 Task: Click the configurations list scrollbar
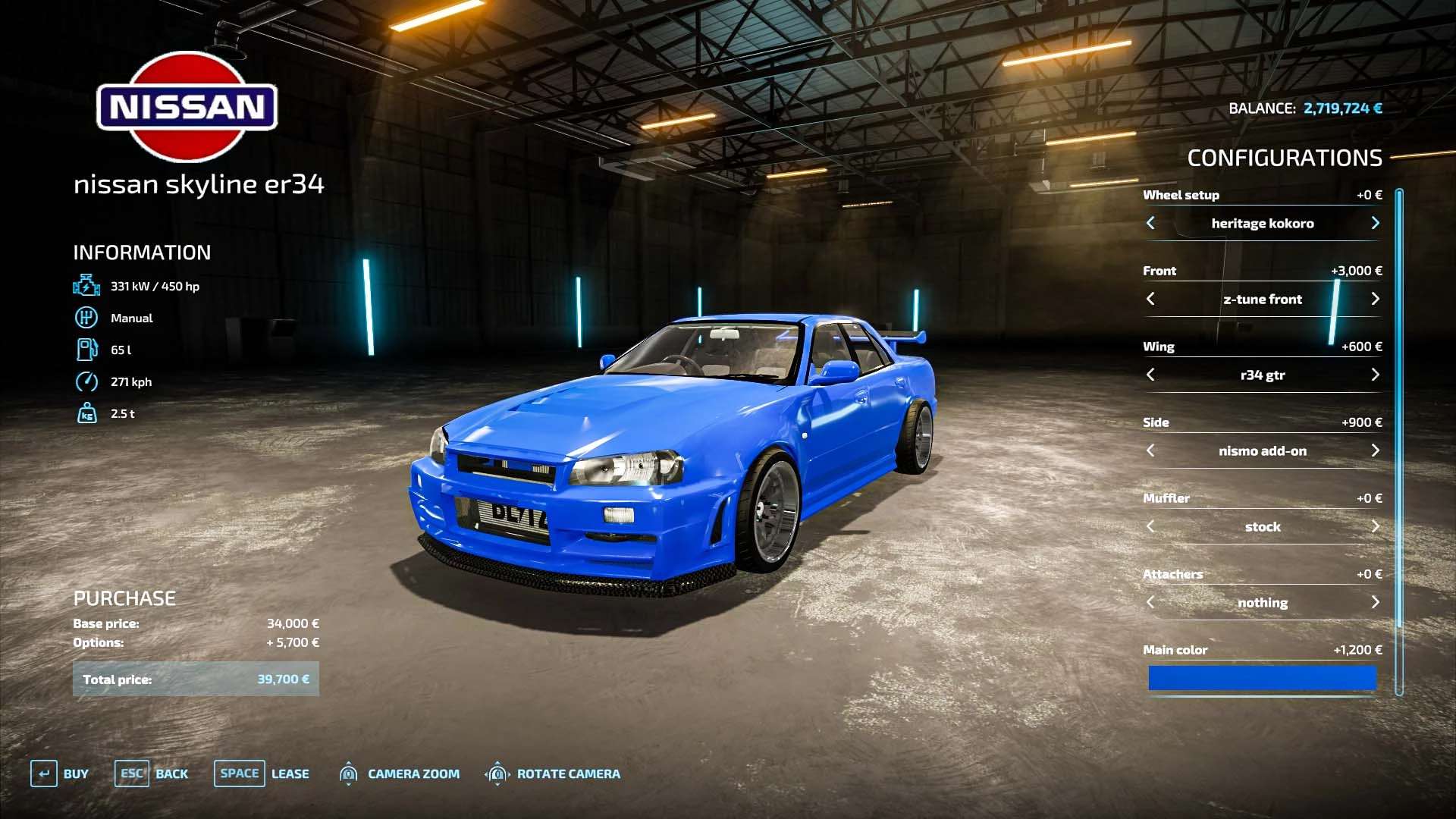[x=1399, y=440]
